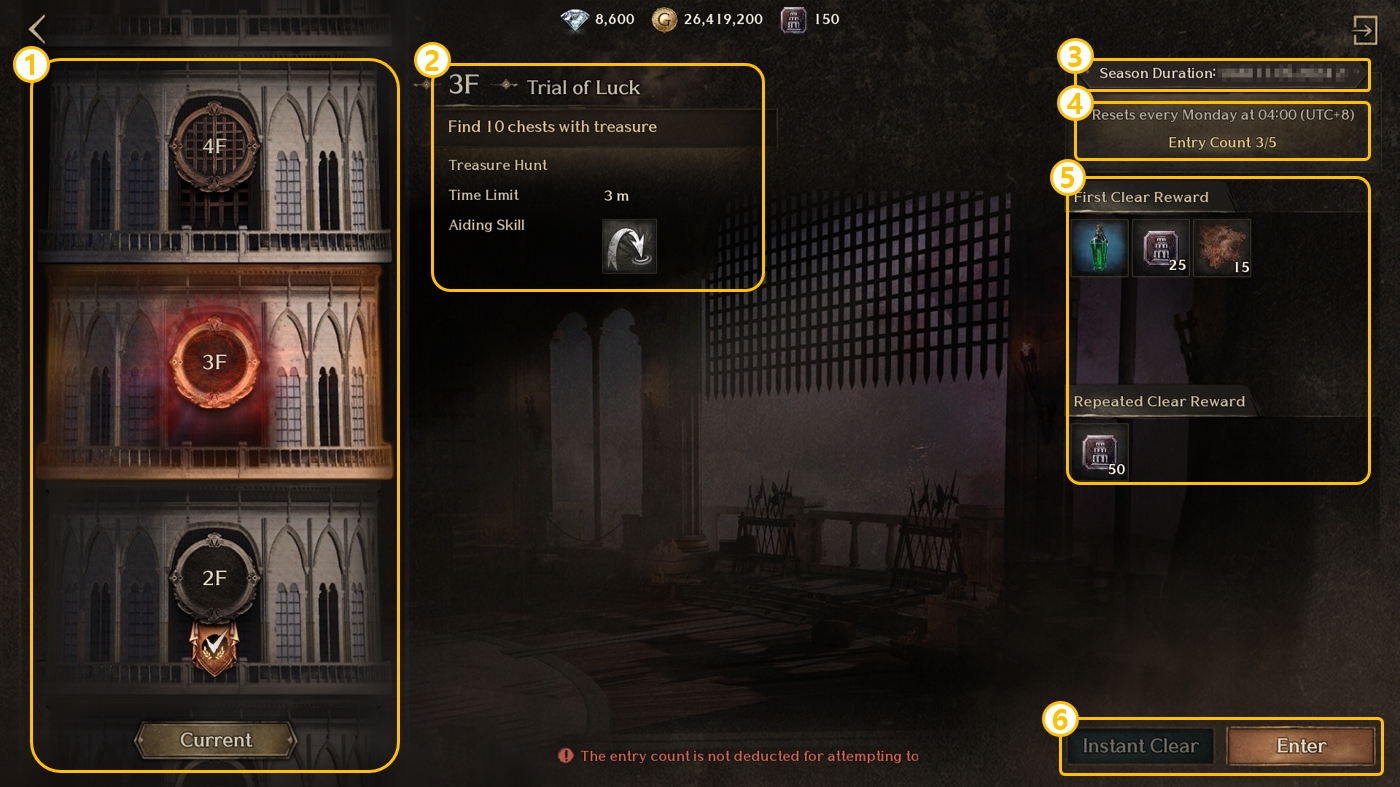The width and height of the screenshot is (1400, 787).
Task: Jump to the Current floor
Action: click(216, 740)
